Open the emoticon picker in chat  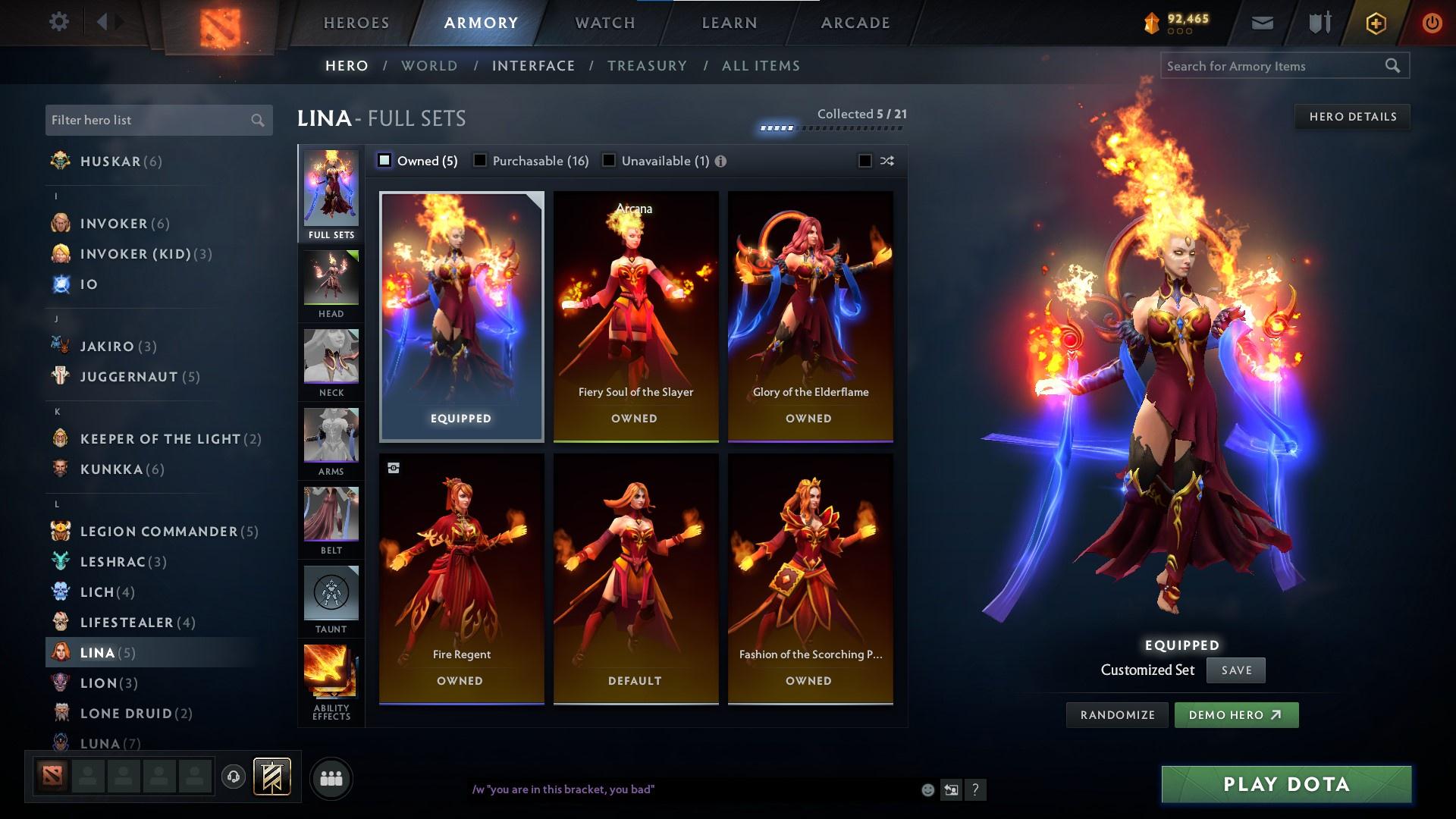[x=927, y=789]
